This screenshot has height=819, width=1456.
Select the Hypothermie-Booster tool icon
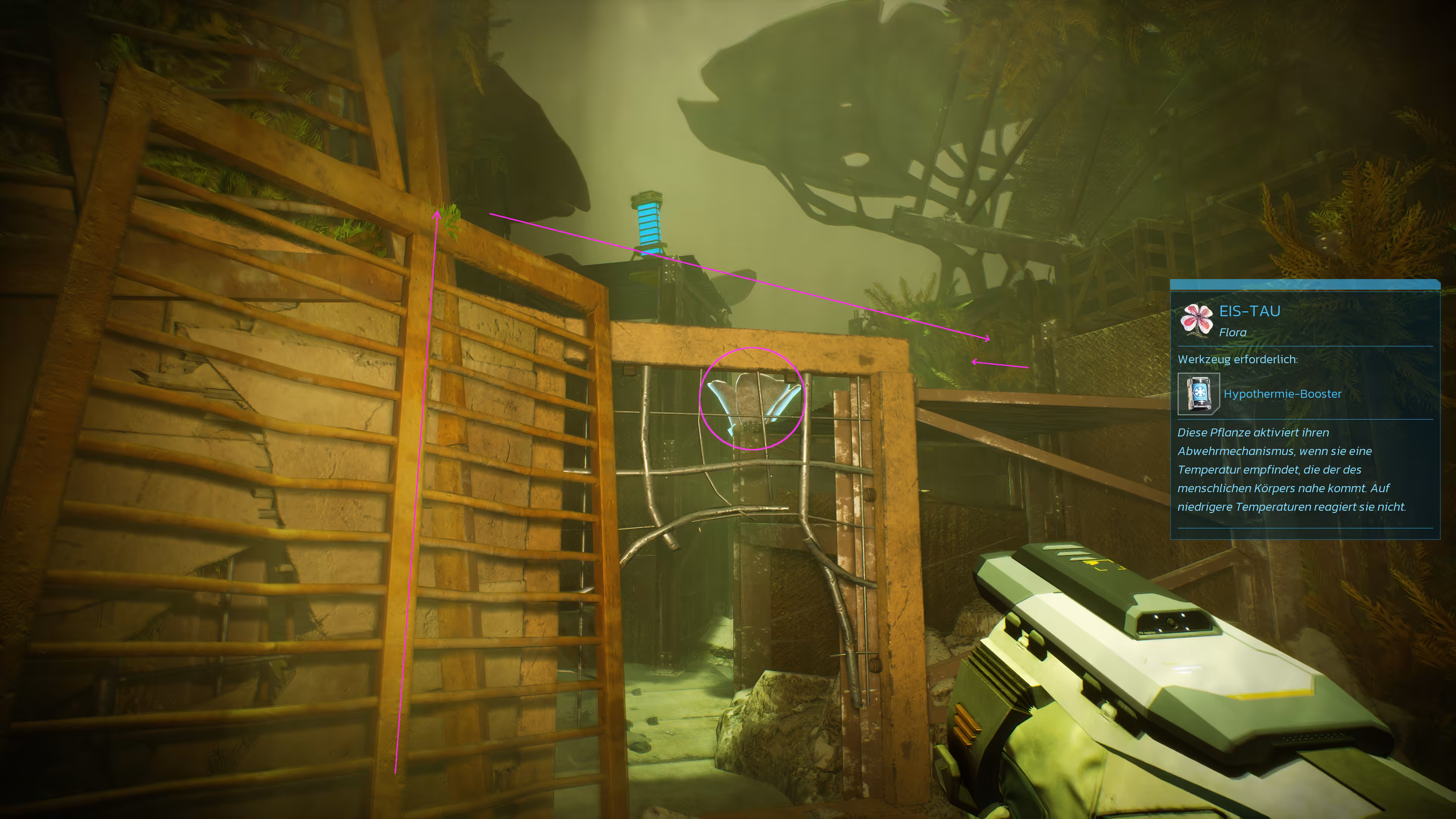click(1198, 394)
